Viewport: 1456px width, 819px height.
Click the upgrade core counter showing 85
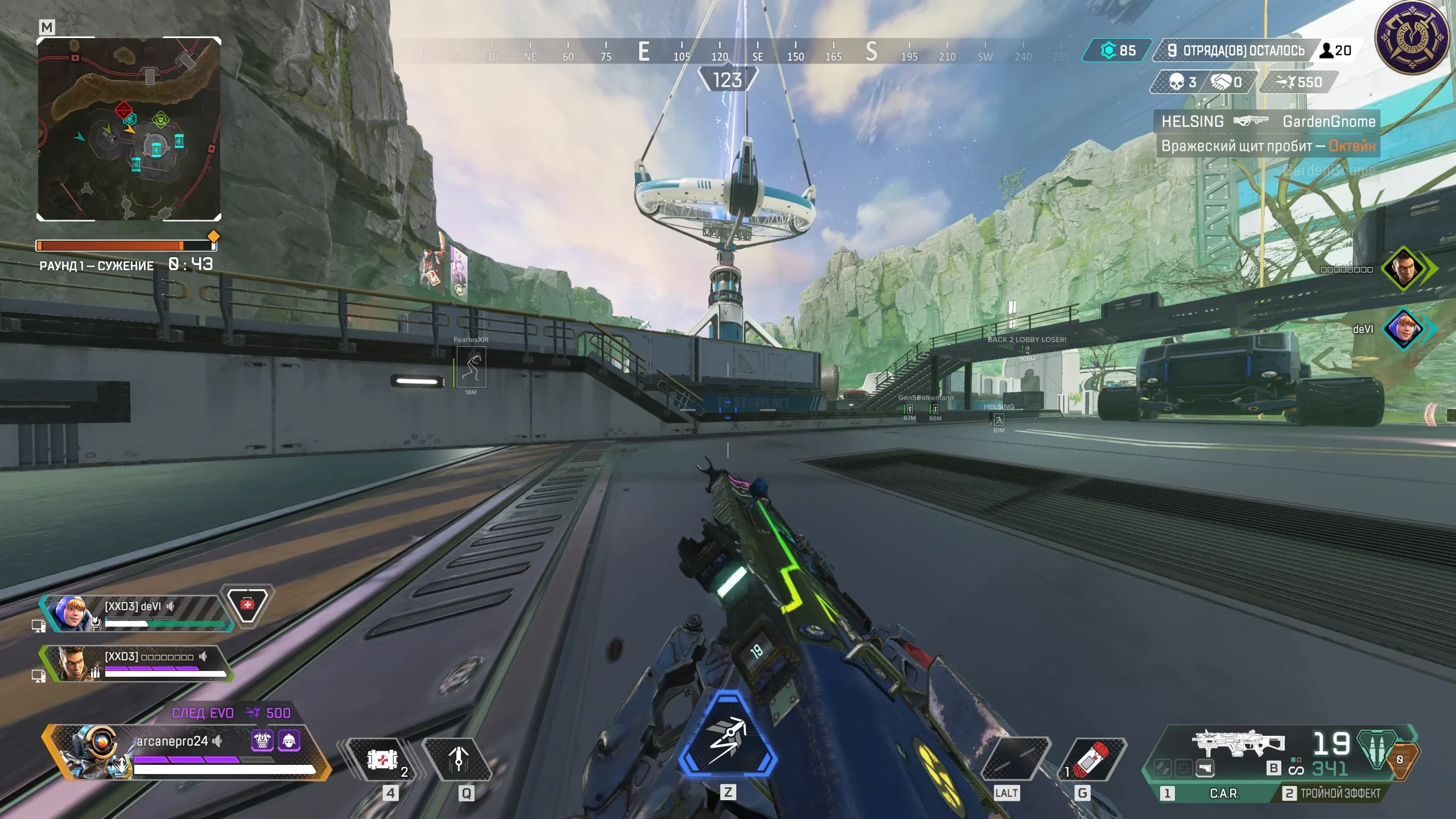click(x=1117, y=51)
